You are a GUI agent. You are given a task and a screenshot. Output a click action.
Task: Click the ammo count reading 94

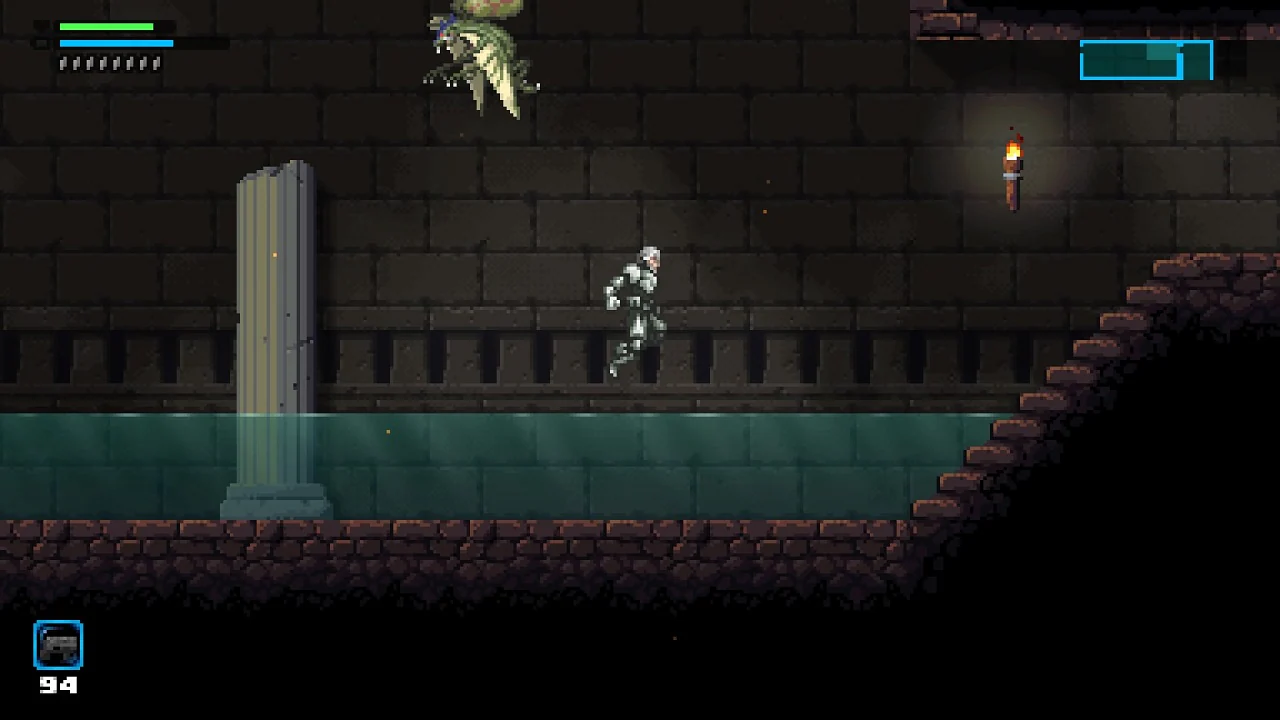(x=58, y=687)
